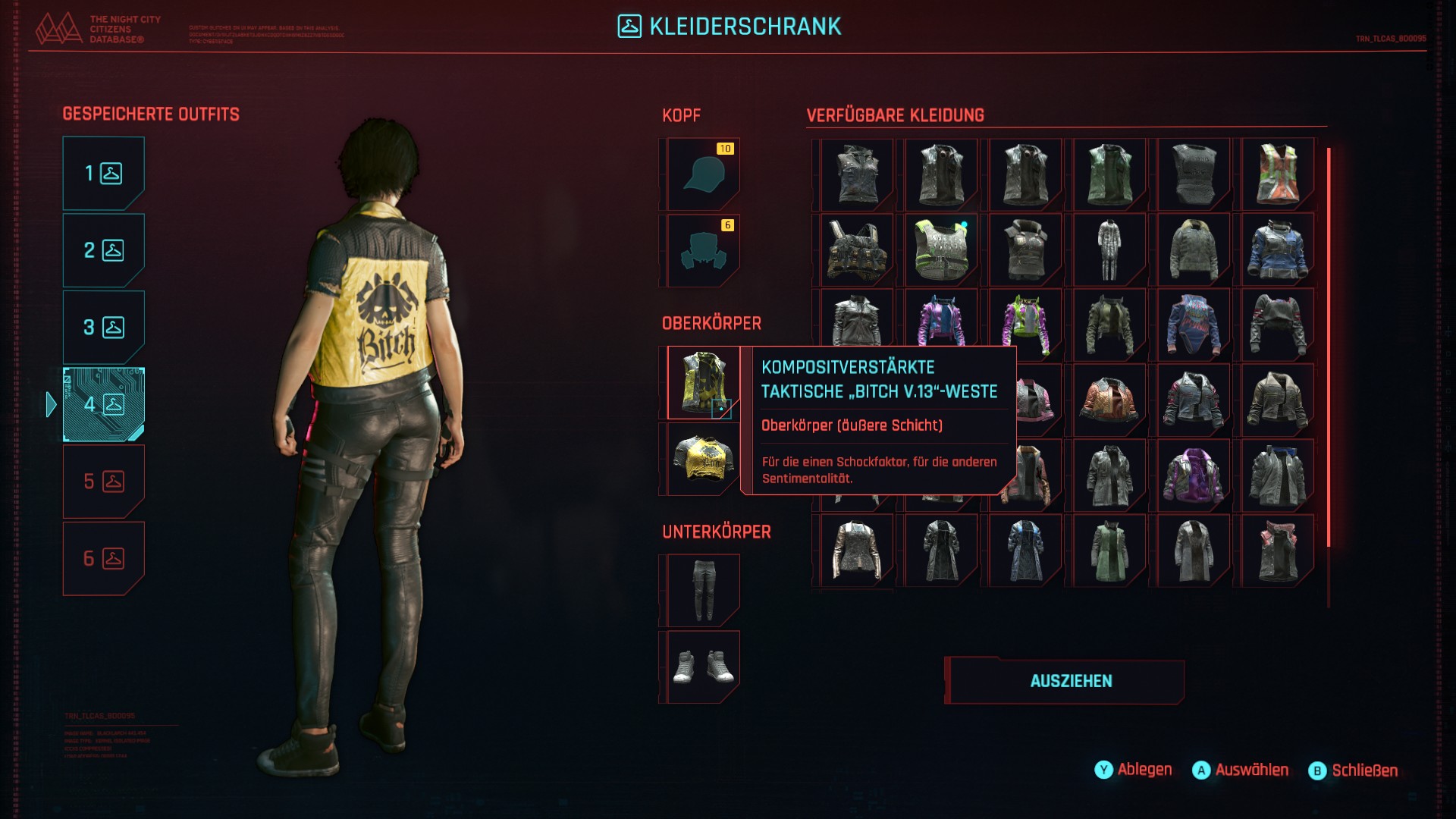Choose saved outfit slot 2
Viewport: 1456px width, 819px height.
103,250
